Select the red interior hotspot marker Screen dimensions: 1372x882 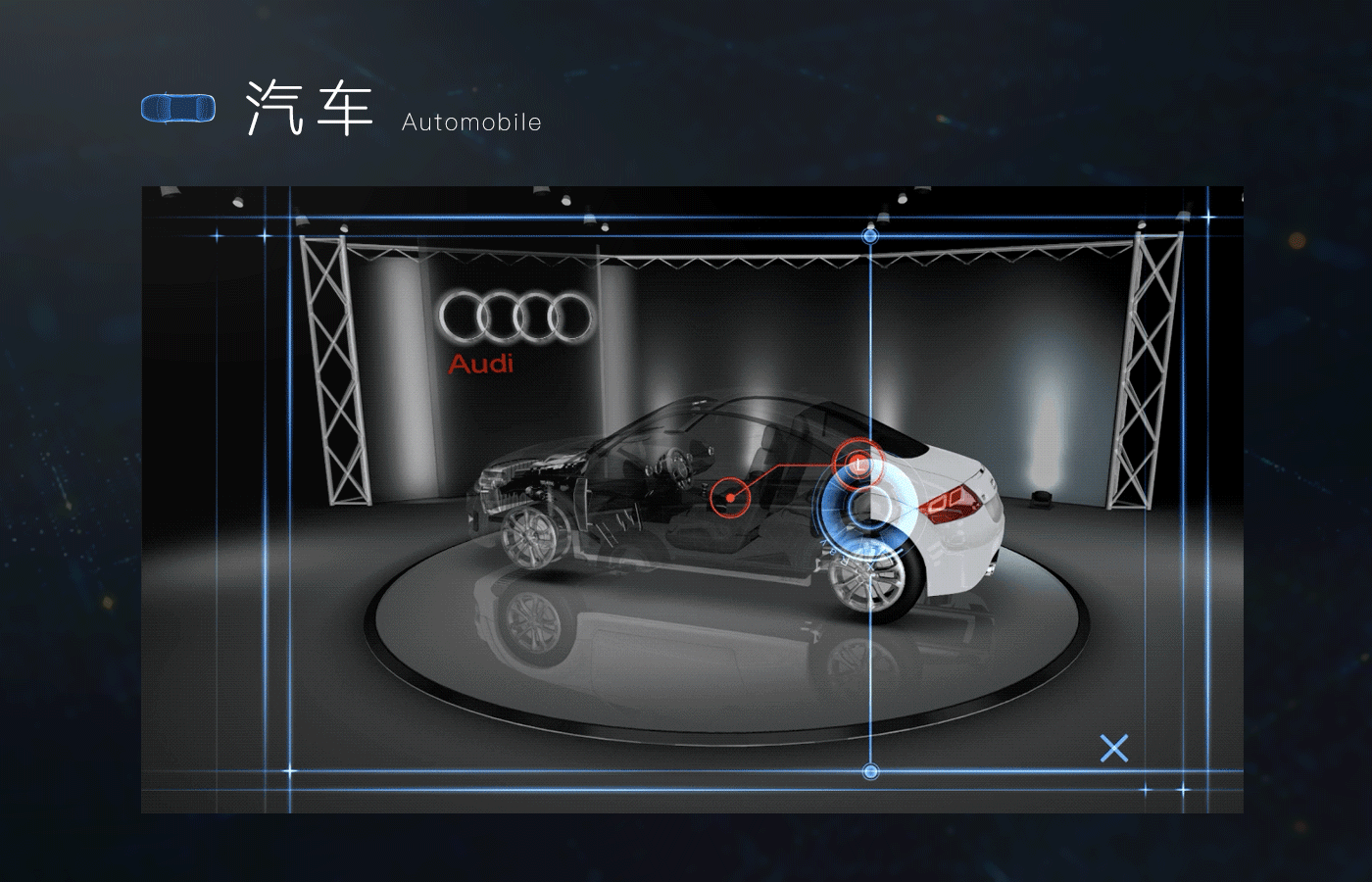coord(729,497)
